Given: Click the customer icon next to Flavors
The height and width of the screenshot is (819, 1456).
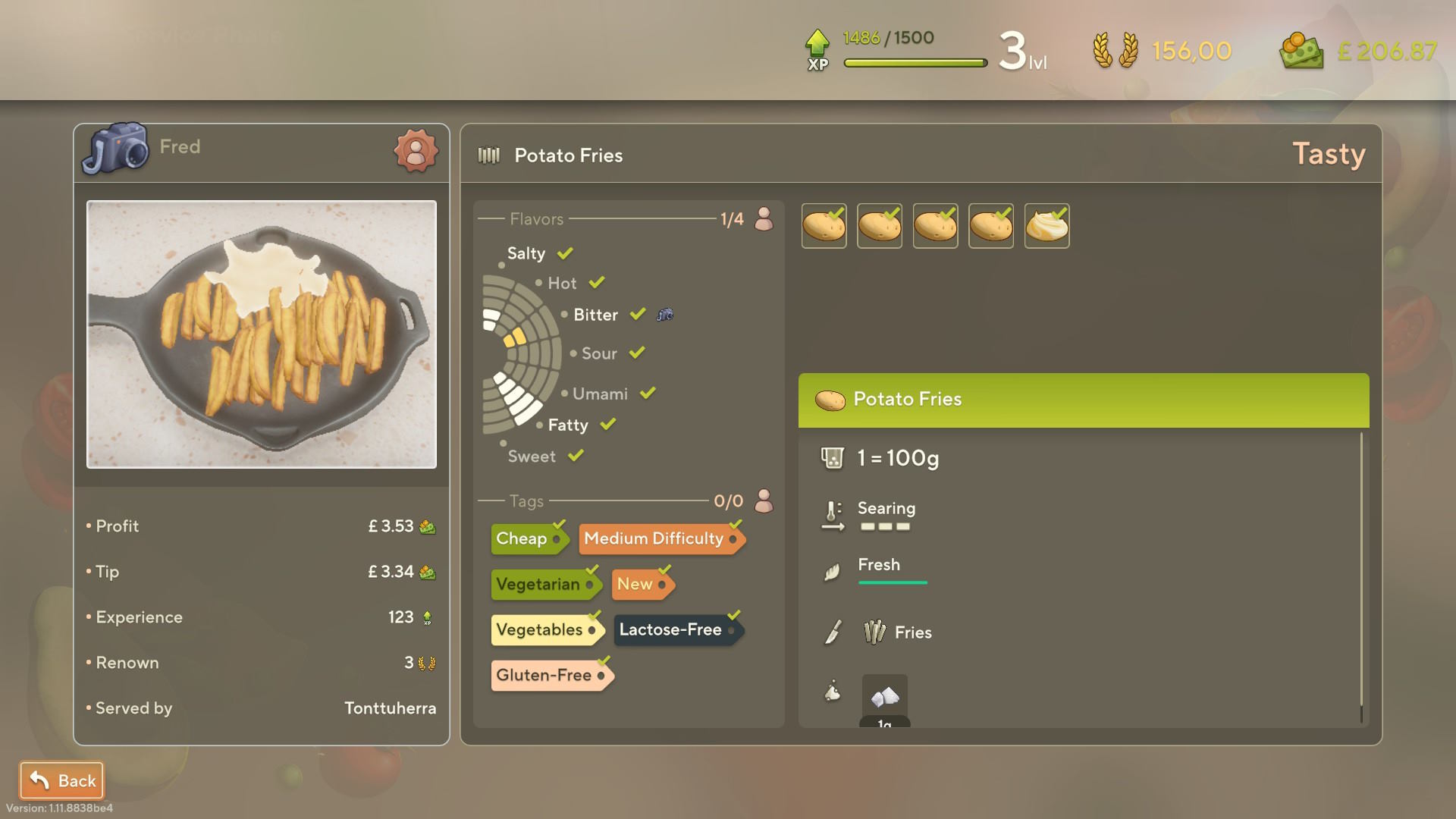Looking at the screenshot, I should pos(764,219).
